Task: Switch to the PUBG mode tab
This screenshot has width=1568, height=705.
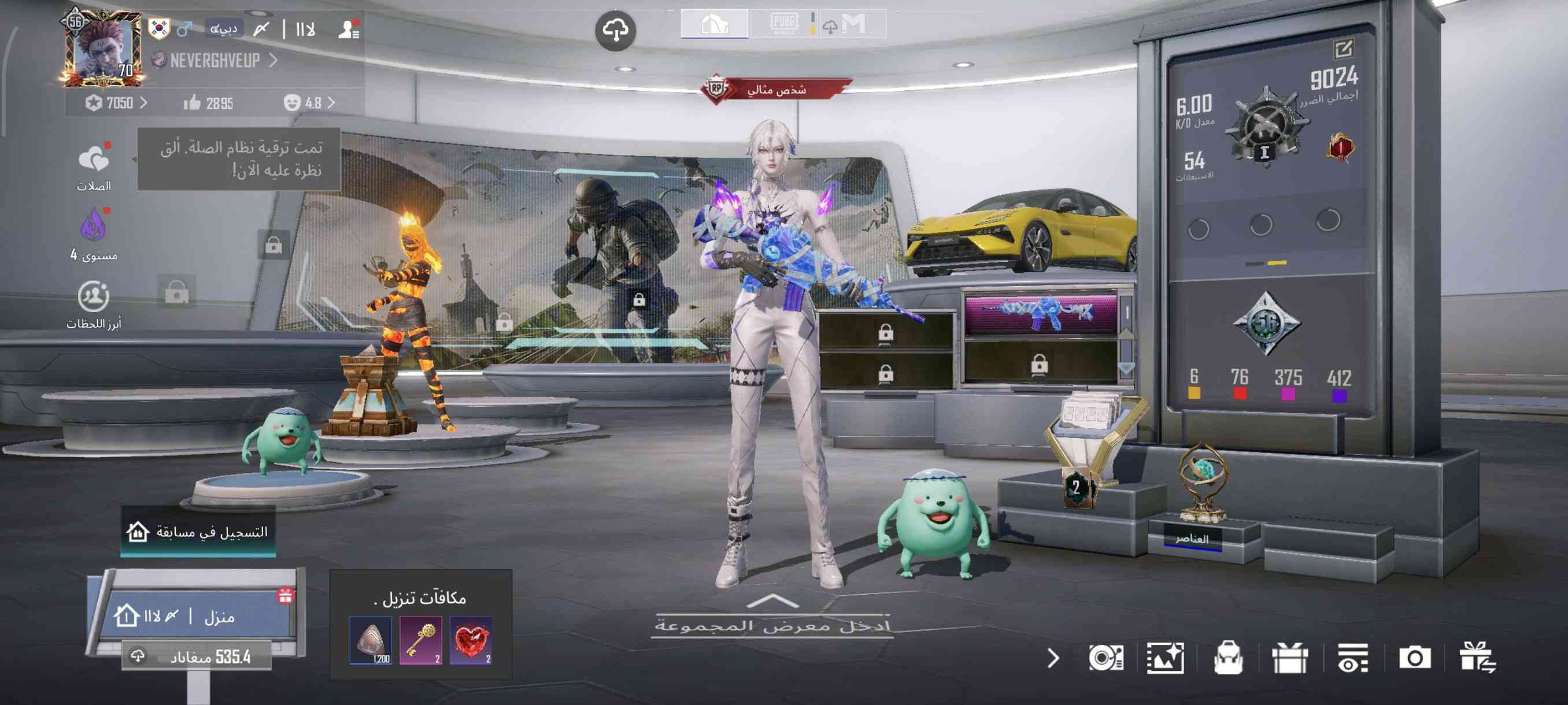Action: coord(783,24)
